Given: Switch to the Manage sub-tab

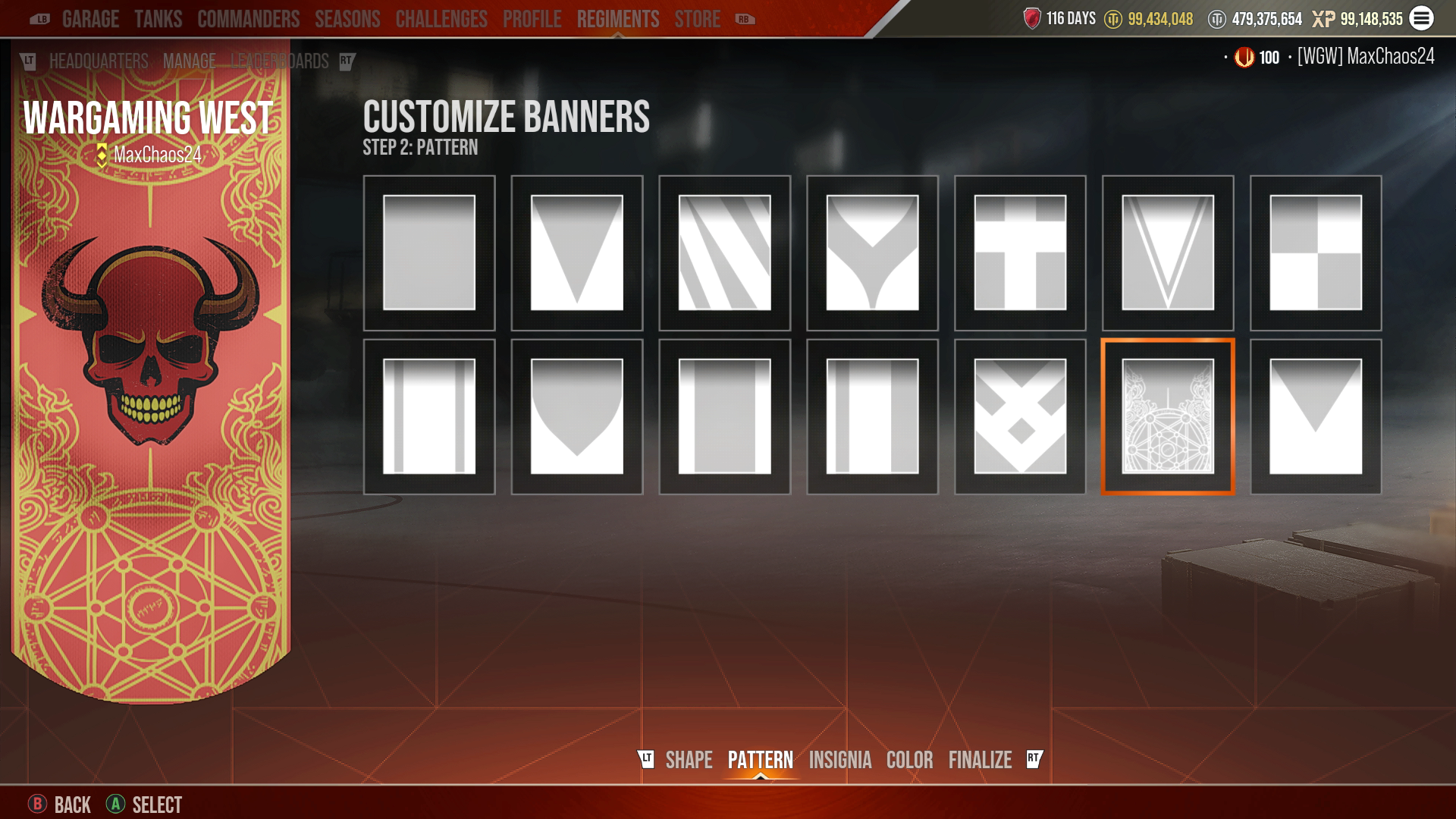Looking at the screenshot, I should click(x=189, y=61).
